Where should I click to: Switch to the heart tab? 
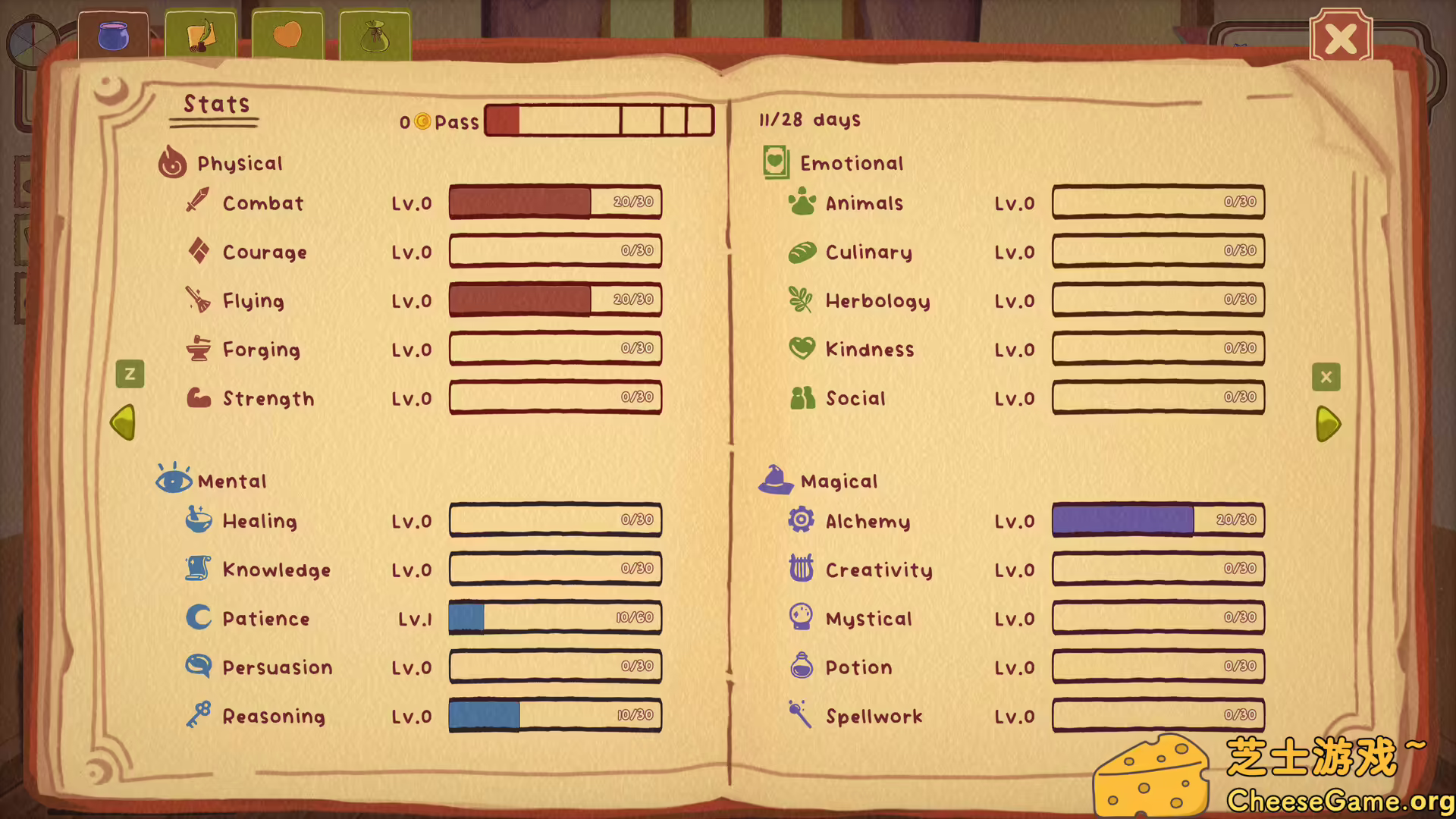(x=287, y=34)
